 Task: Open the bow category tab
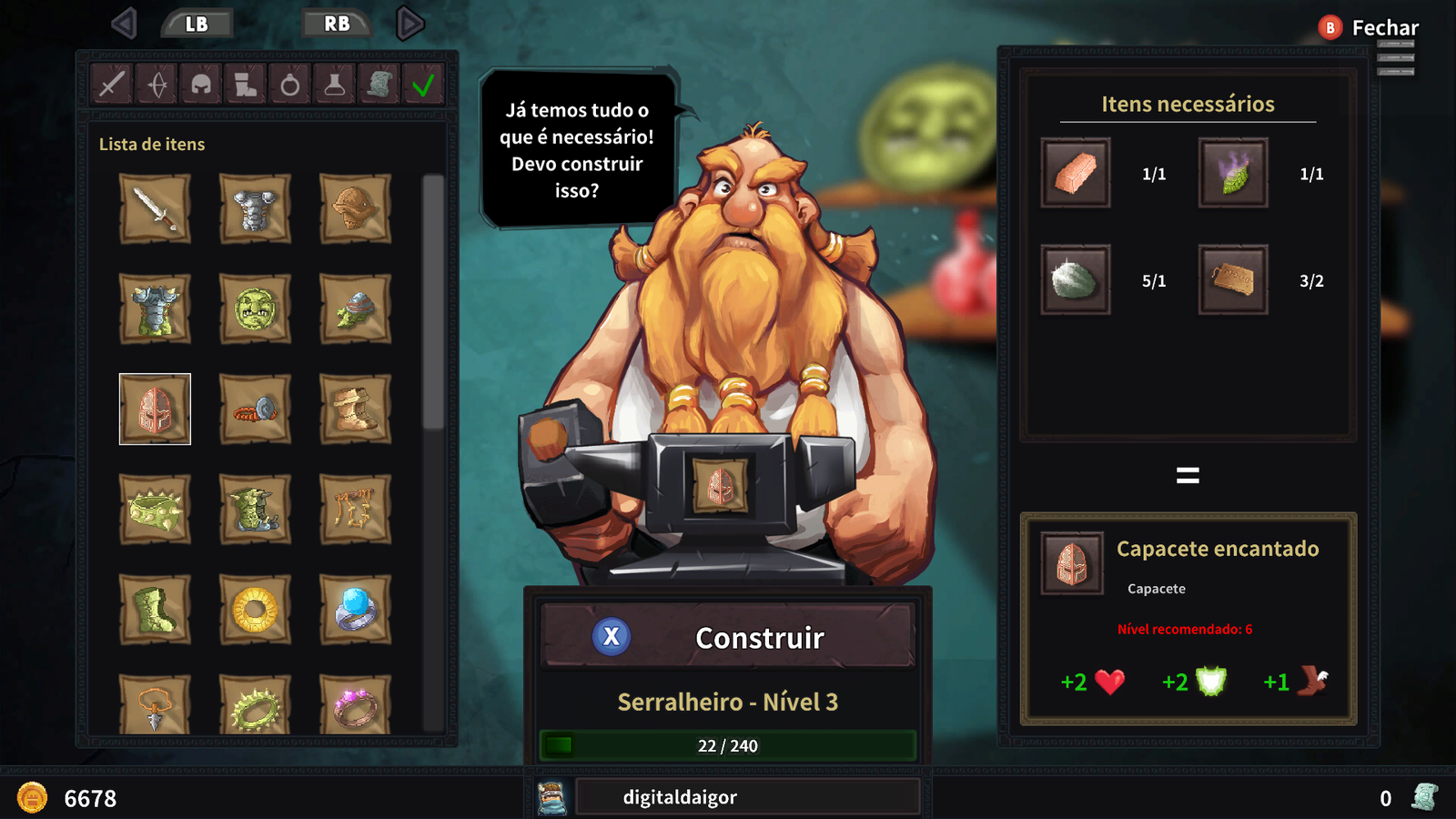pos(157,86)
